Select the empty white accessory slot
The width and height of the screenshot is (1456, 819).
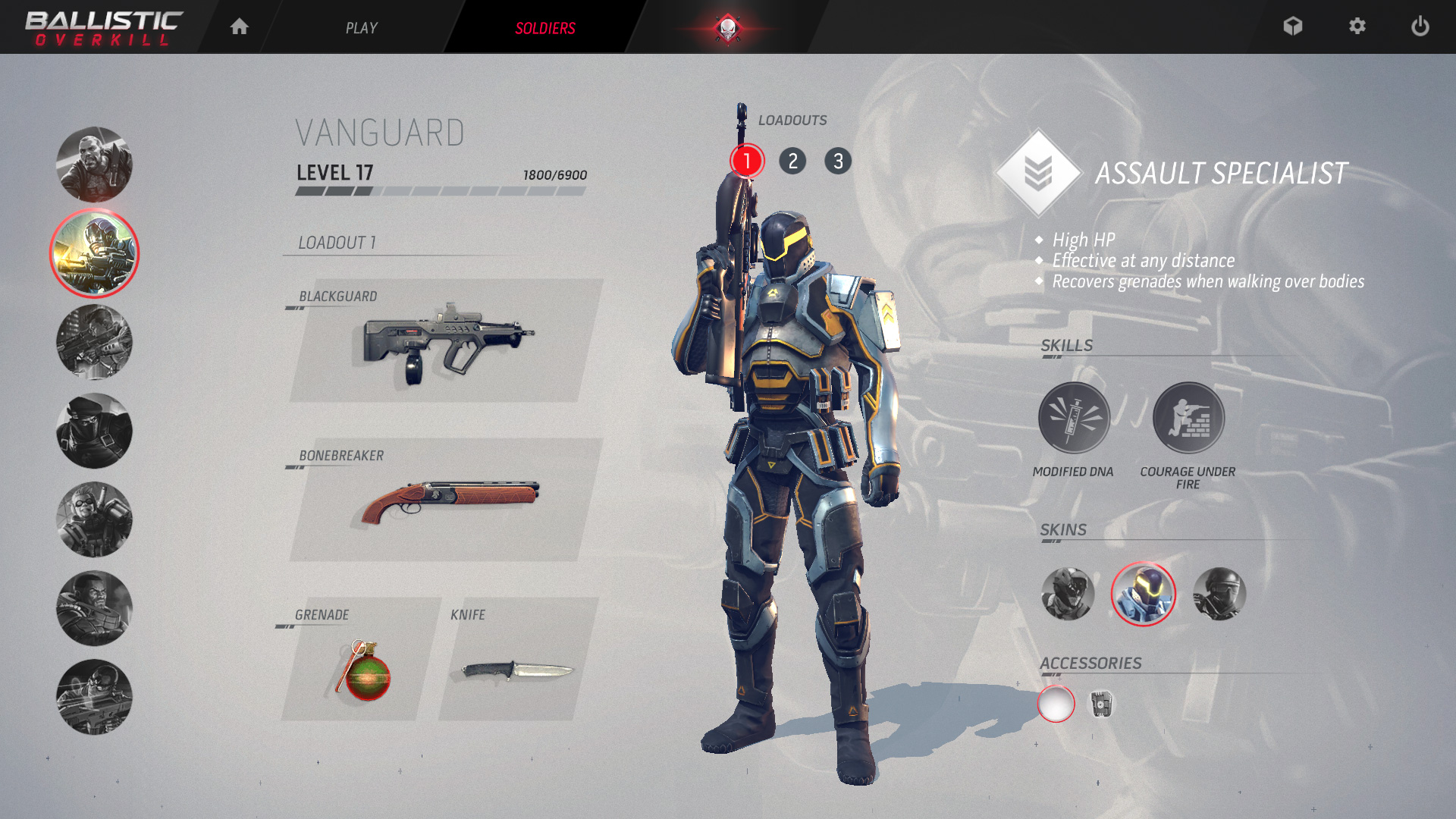[x=1056, y=704]
